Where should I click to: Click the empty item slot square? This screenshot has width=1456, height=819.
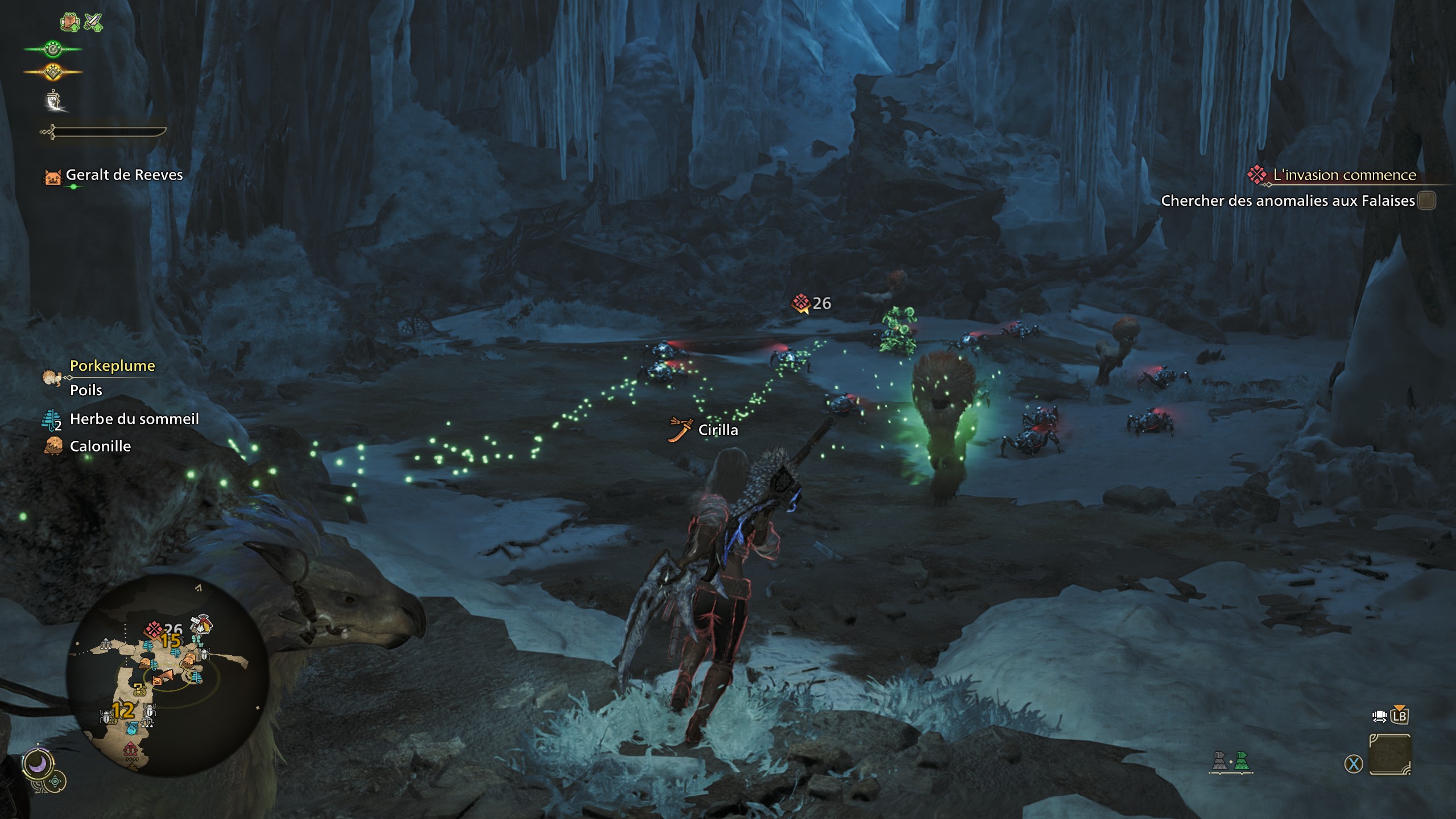coord(1390,755)
